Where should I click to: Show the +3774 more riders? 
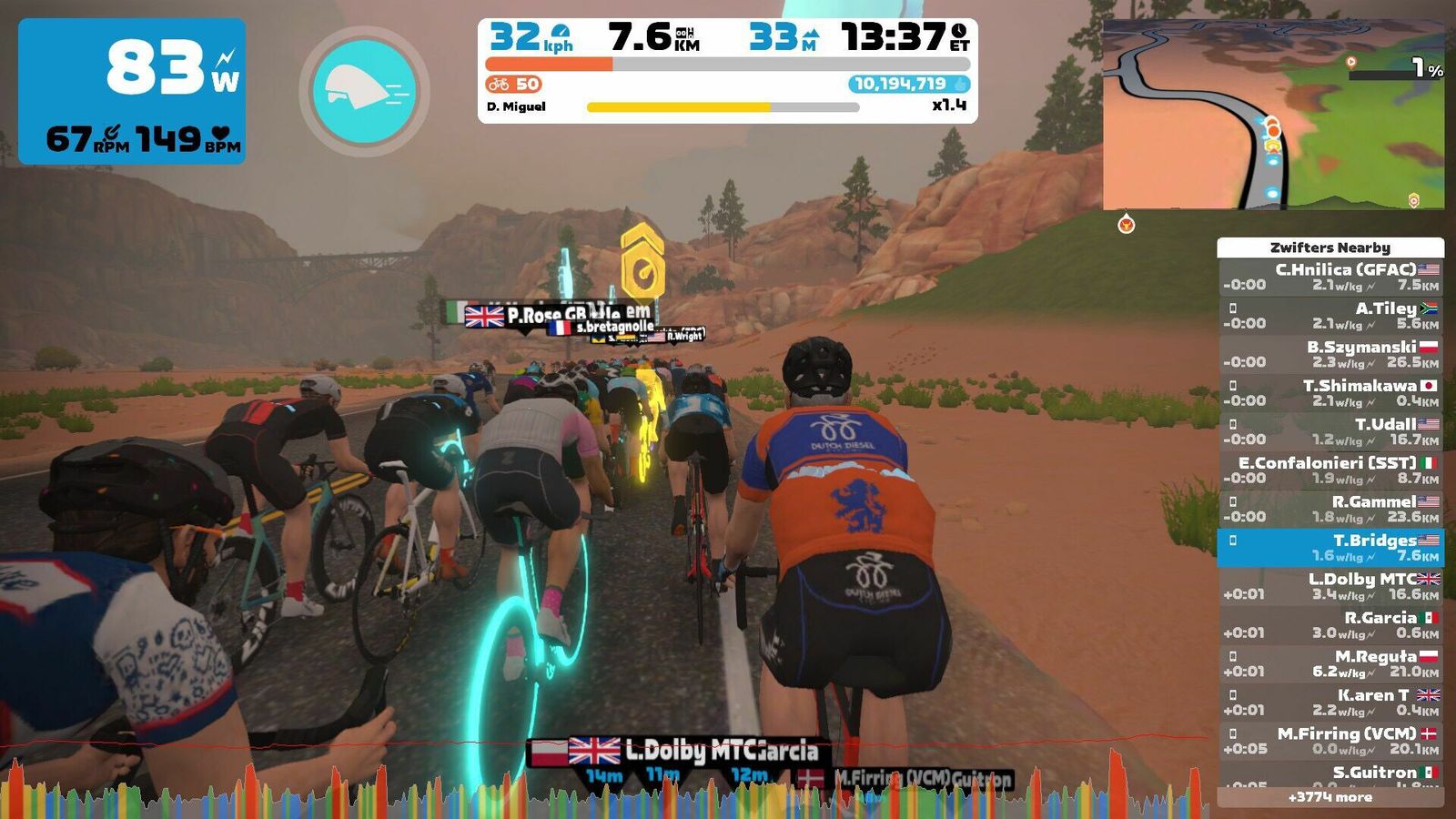click(x=1330, y=797)
